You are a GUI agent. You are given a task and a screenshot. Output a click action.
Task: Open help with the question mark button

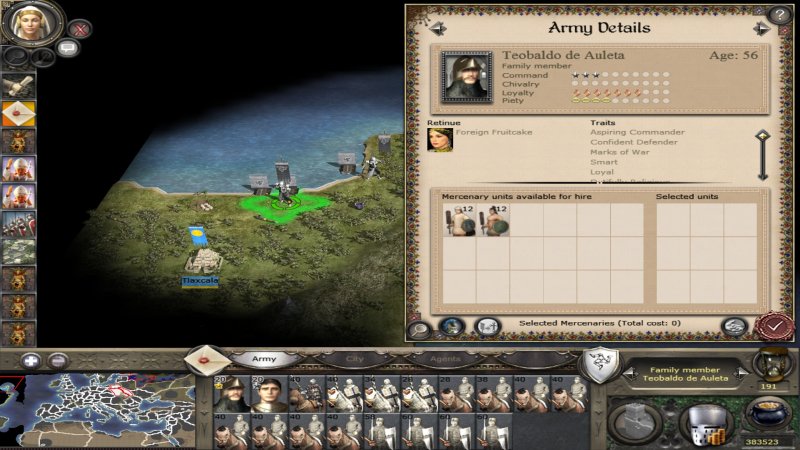coord(779,15)
